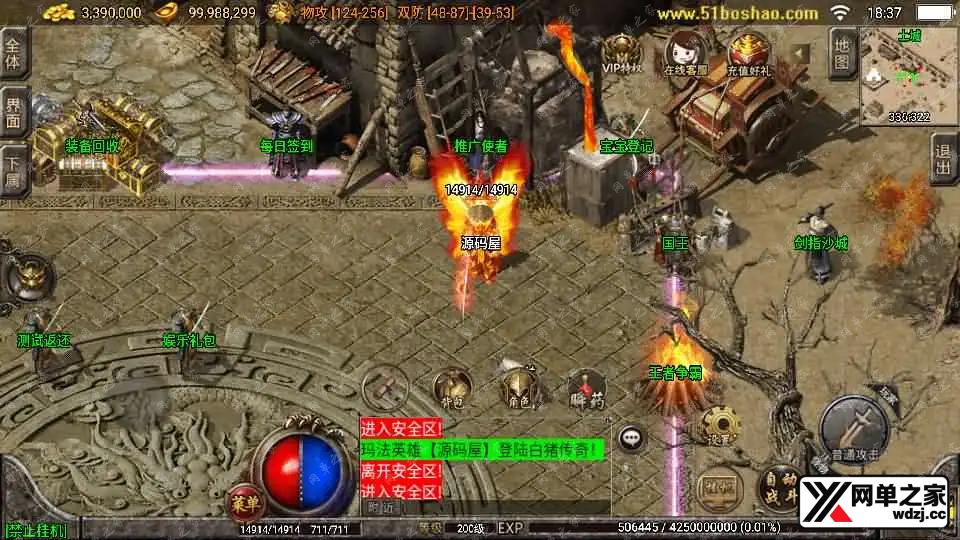Image resolution: width=960 pixels, height=540 pixels.
Task: Open the 菜单 menu button
Action: click(x=245, y=500)
